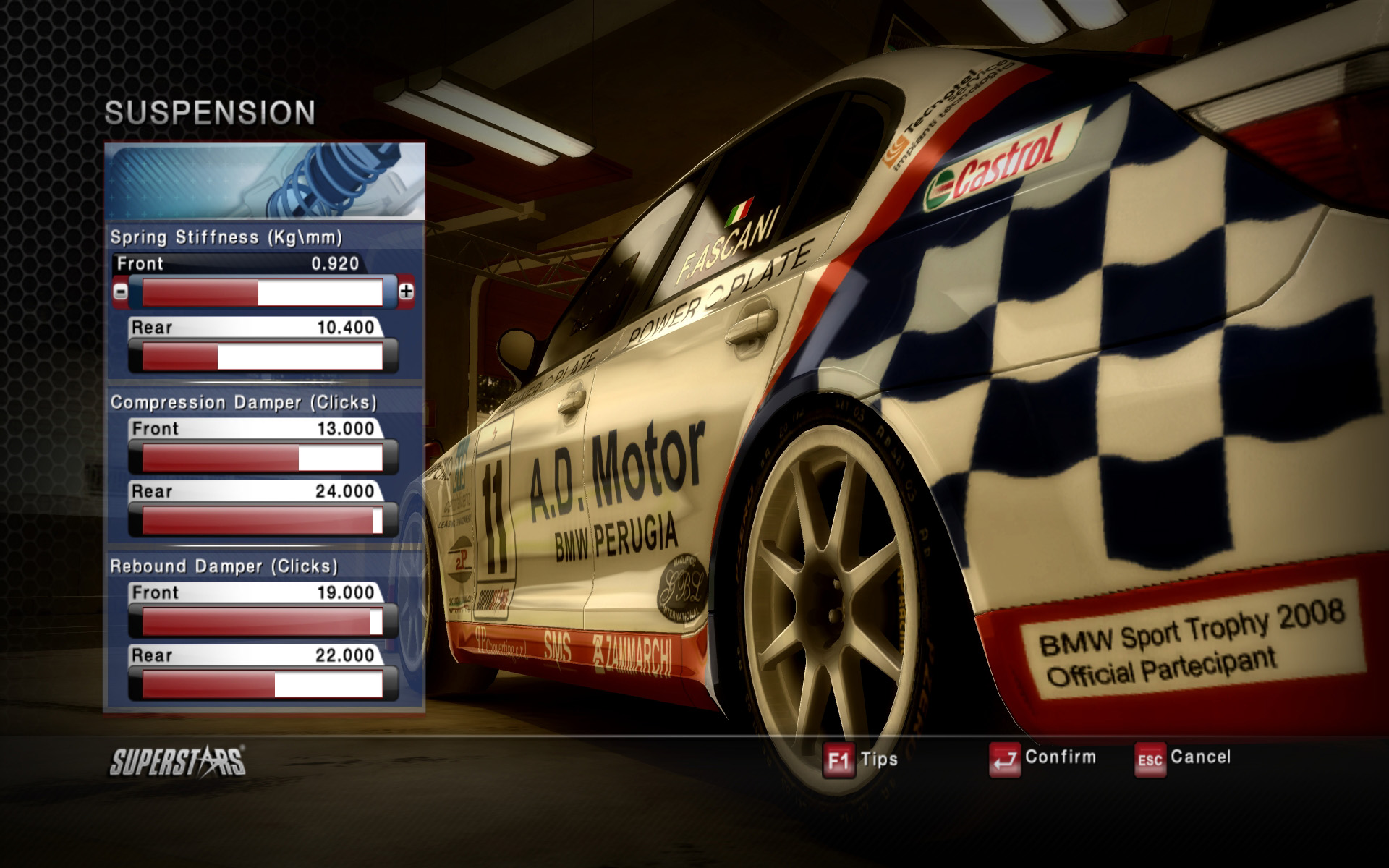
Task: Select the rear rebound damper slider
Action: 263,684
